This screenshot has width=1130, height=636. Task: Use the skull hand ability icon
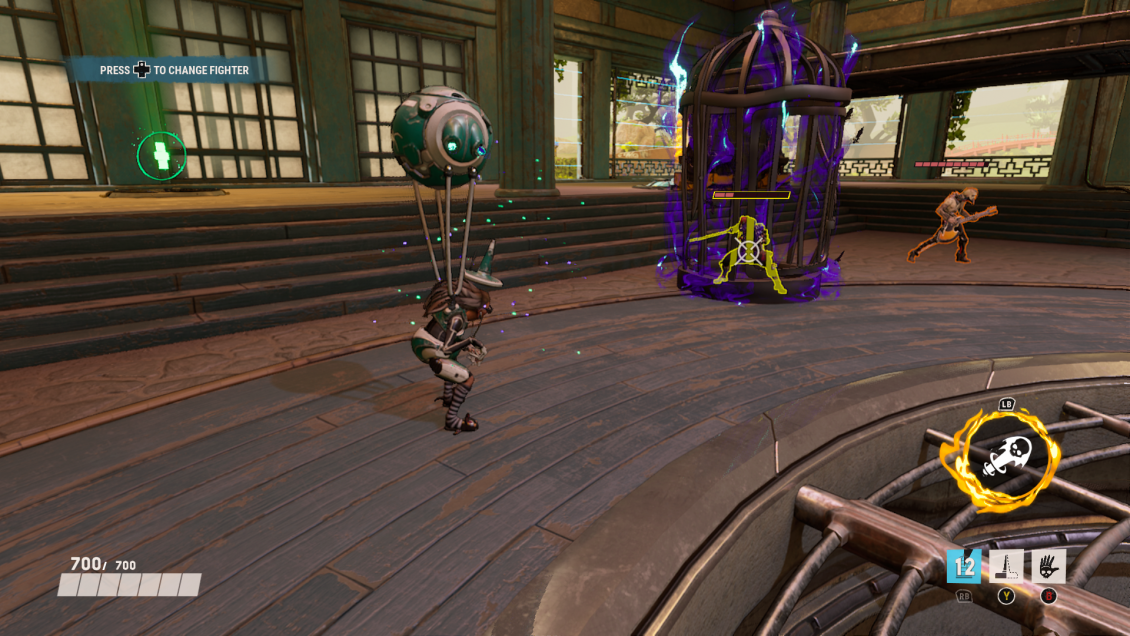click(1049, 566)
